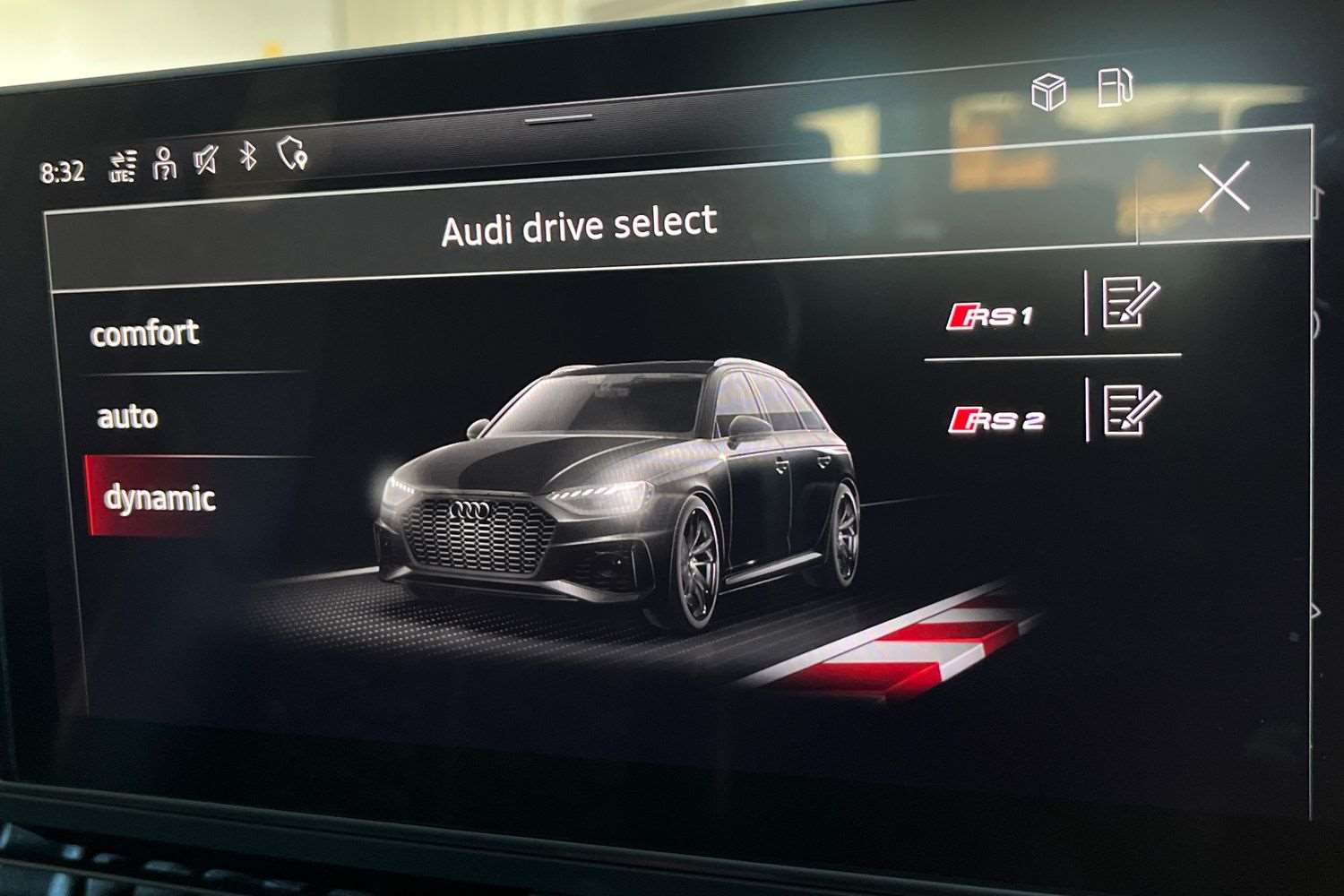Tap the muted speaker icon in status bar
This screenshot has width=1344, height=896.
(x=205, y=160)
